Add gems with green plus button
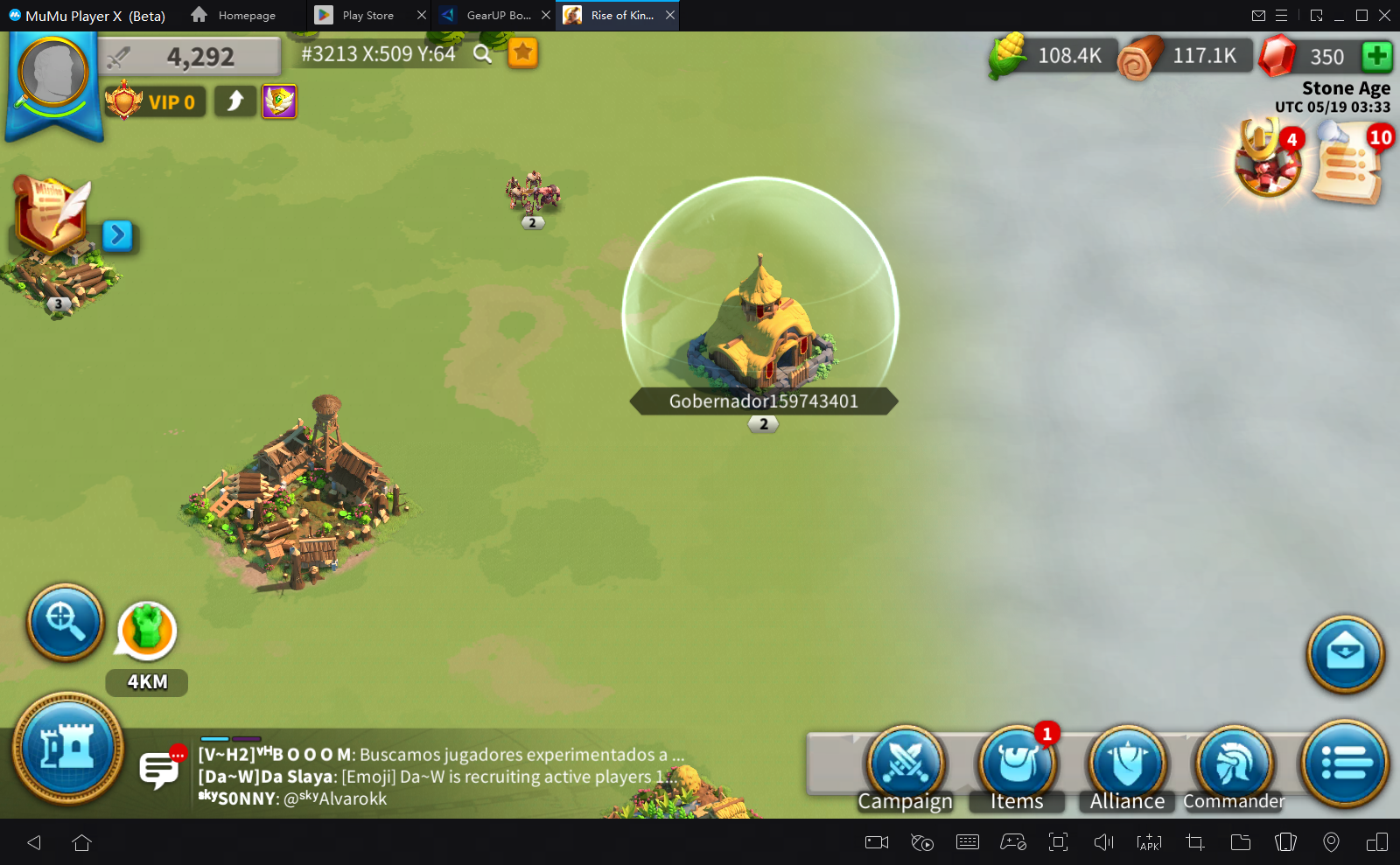Image resolution: width=1400 pixels, height=865 pixels. coord(1376,57)
